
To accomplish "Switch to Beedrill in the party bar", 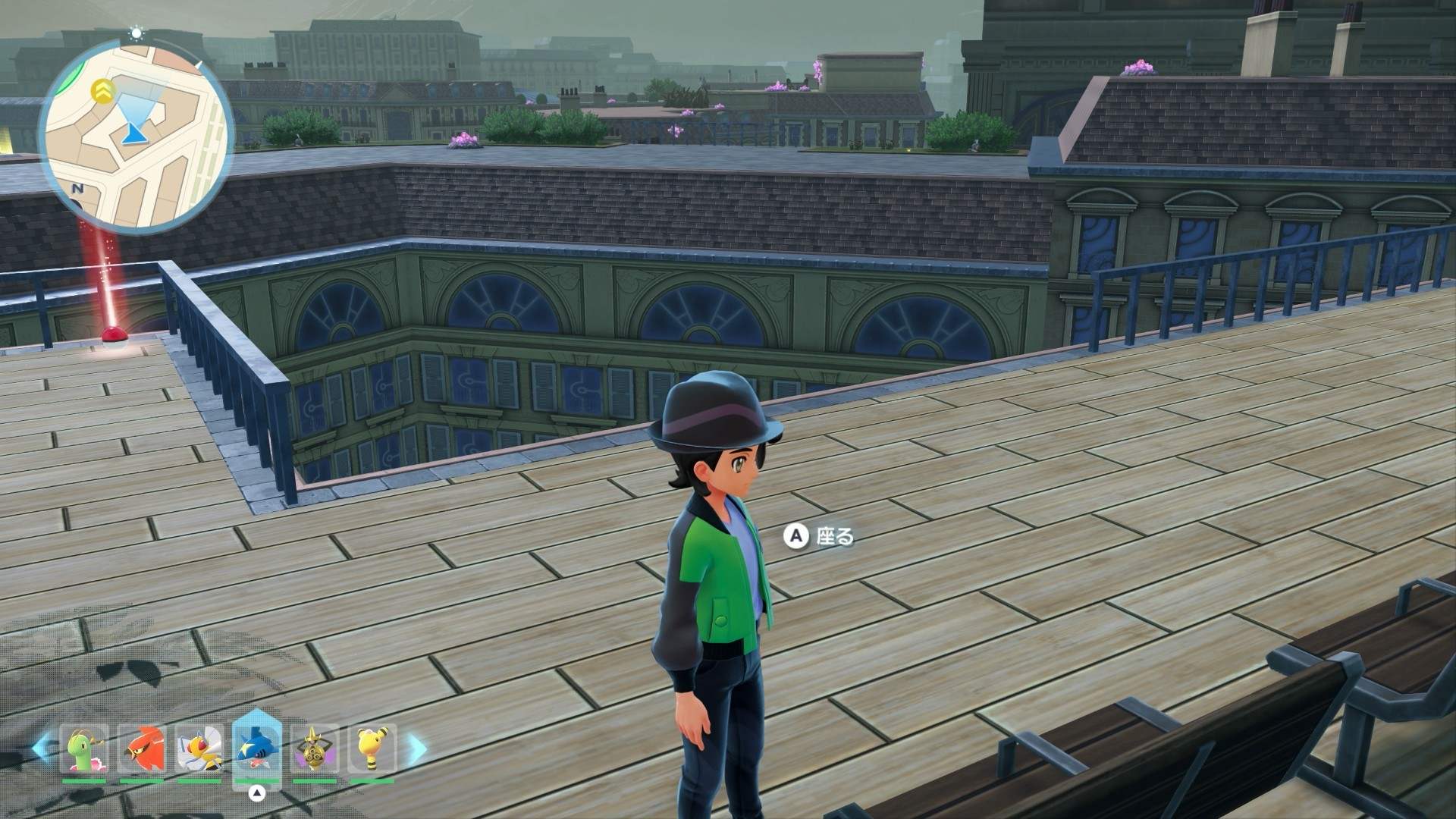I will click(199, 748).
